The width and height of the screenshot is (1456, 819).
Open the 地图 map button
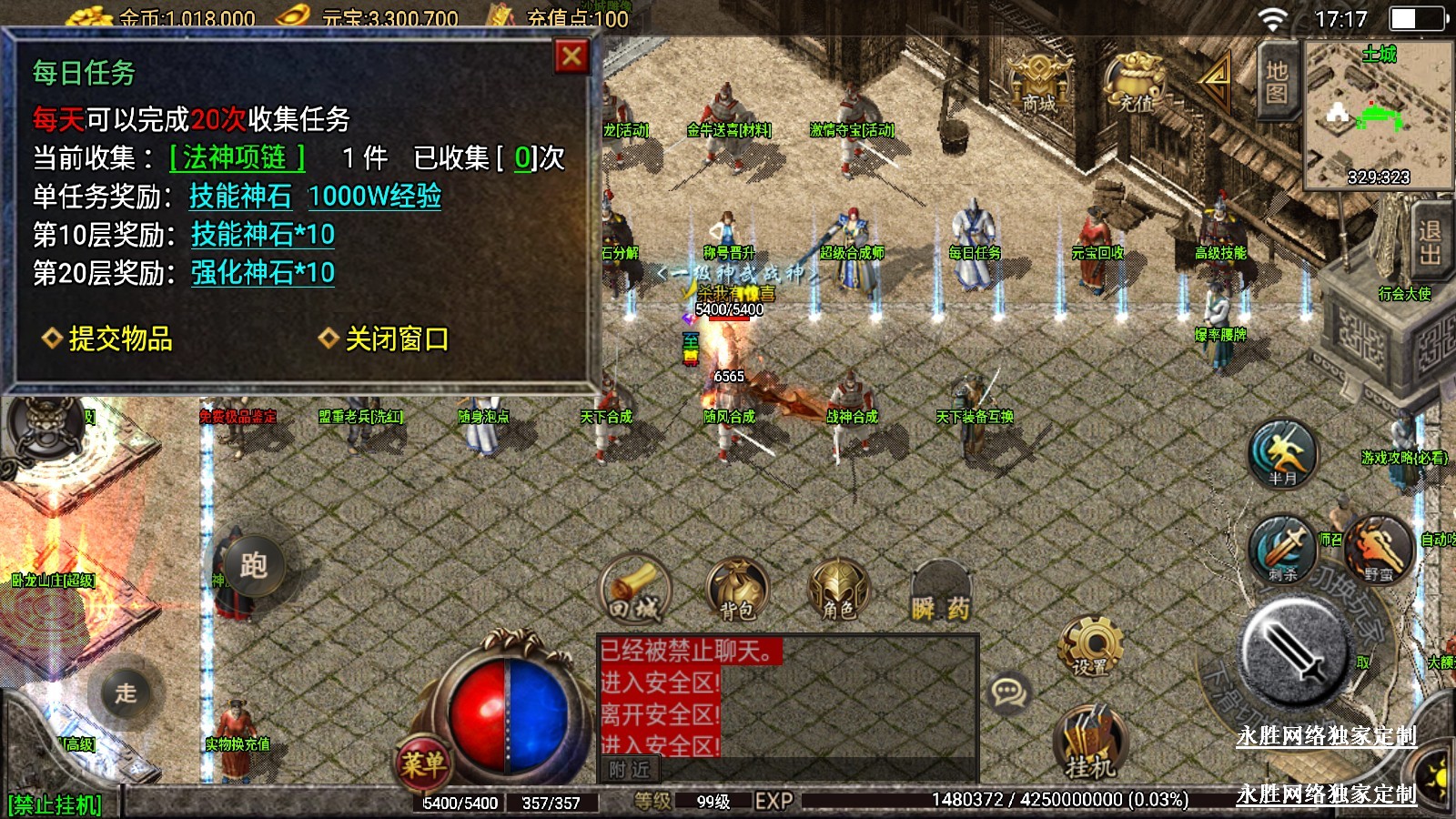1276,82
